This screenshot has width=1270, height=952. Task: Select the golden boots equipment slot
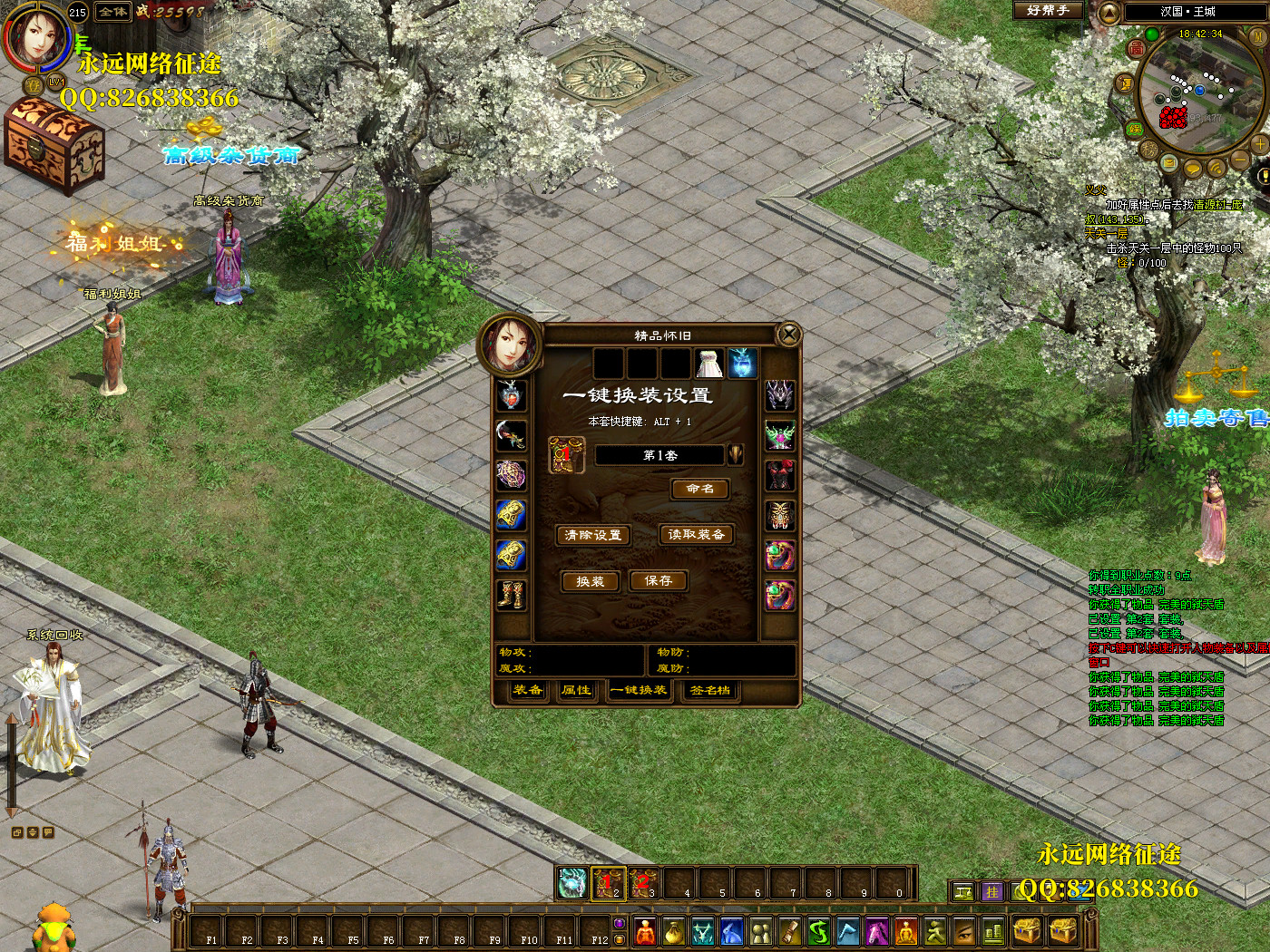click(x=511, y=595)
